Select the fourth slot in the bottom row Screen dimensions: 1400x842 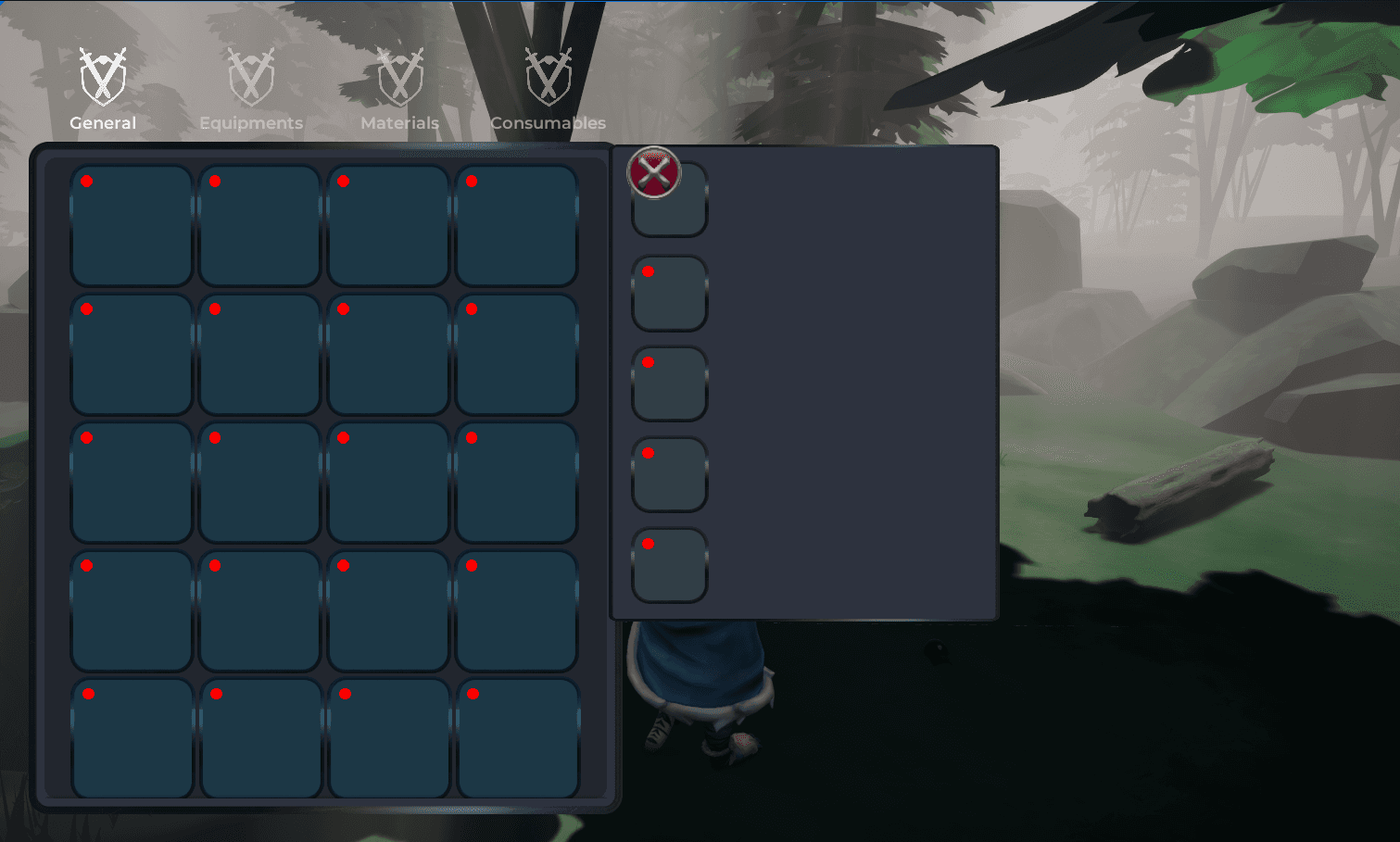(516, 736)
